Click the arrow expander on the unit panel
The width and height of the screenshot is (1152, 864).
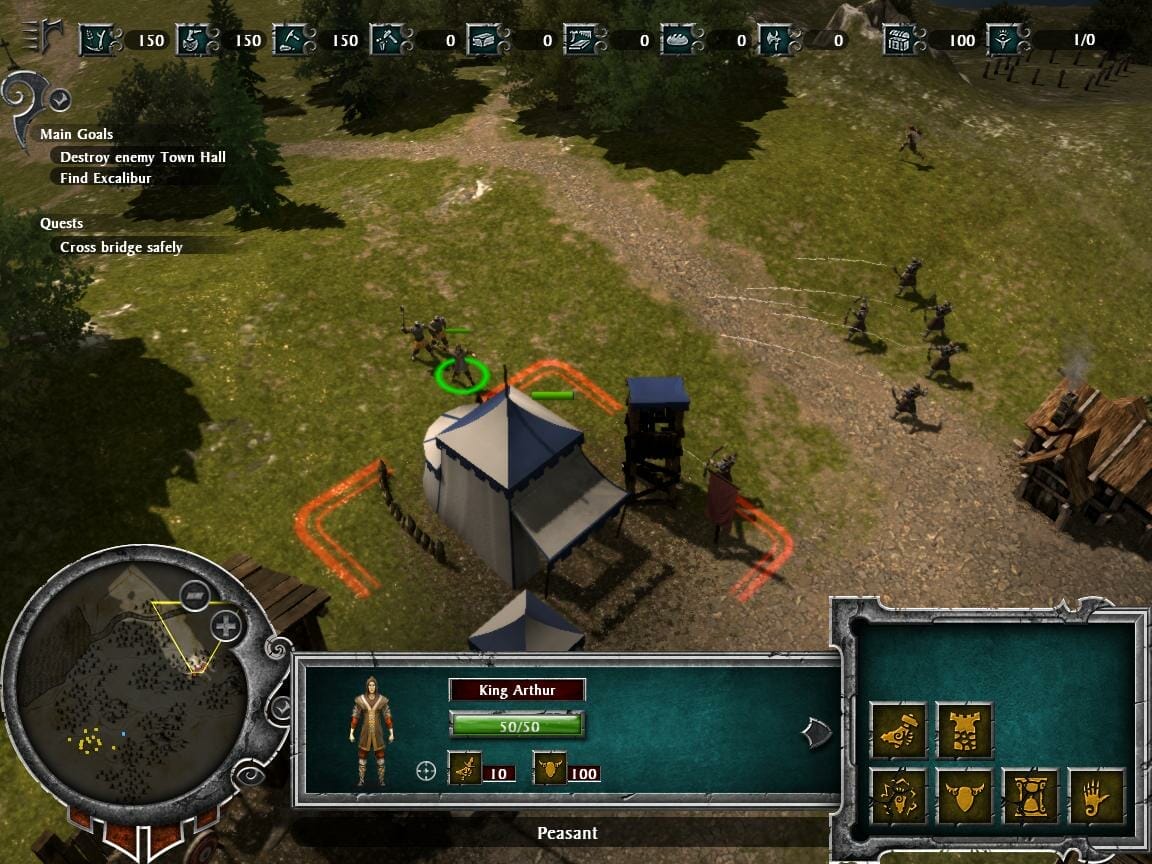tap(816, 733)
